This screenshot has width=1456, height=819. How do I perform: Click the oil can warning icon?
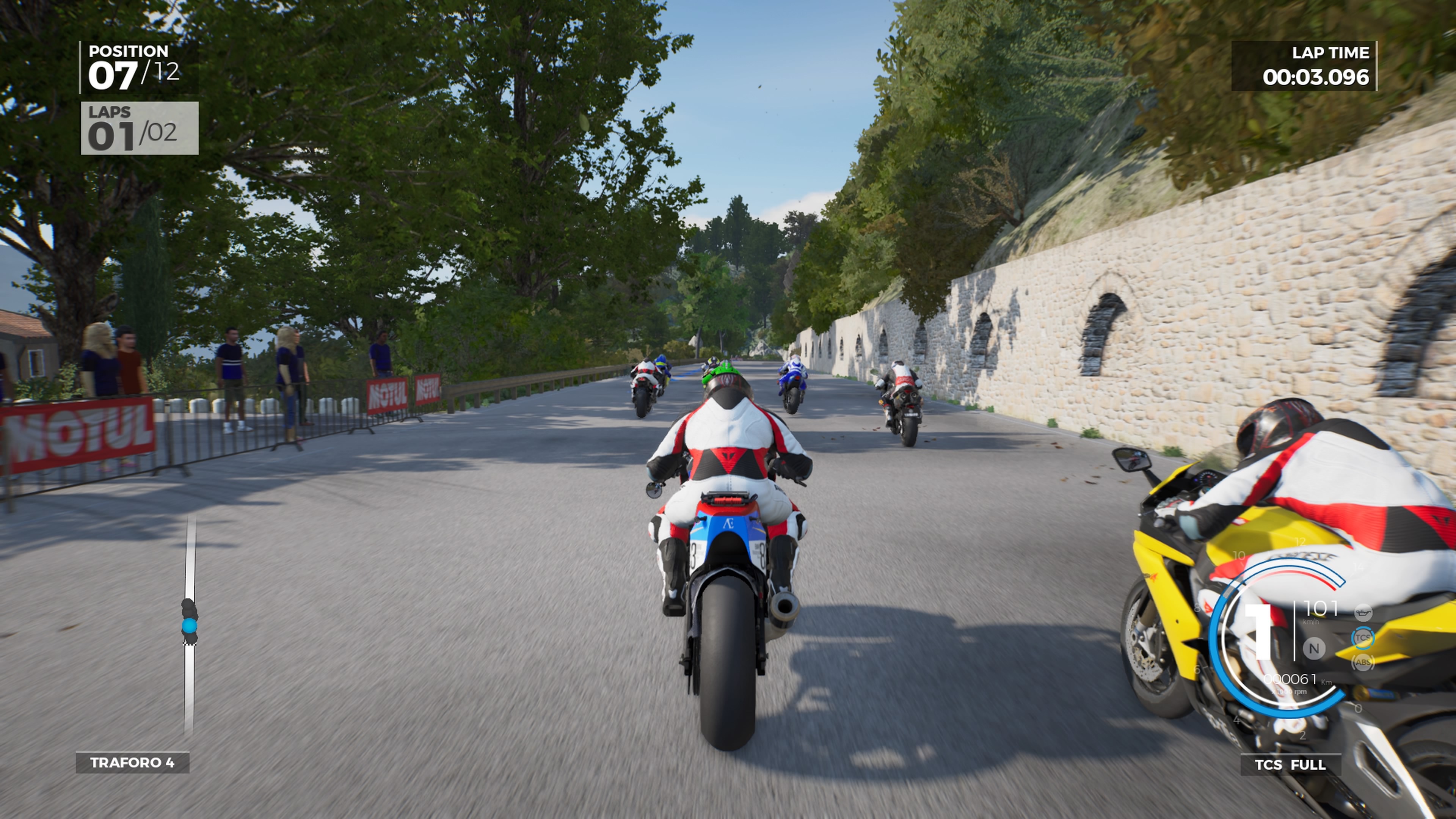(x=1363, y=612)
